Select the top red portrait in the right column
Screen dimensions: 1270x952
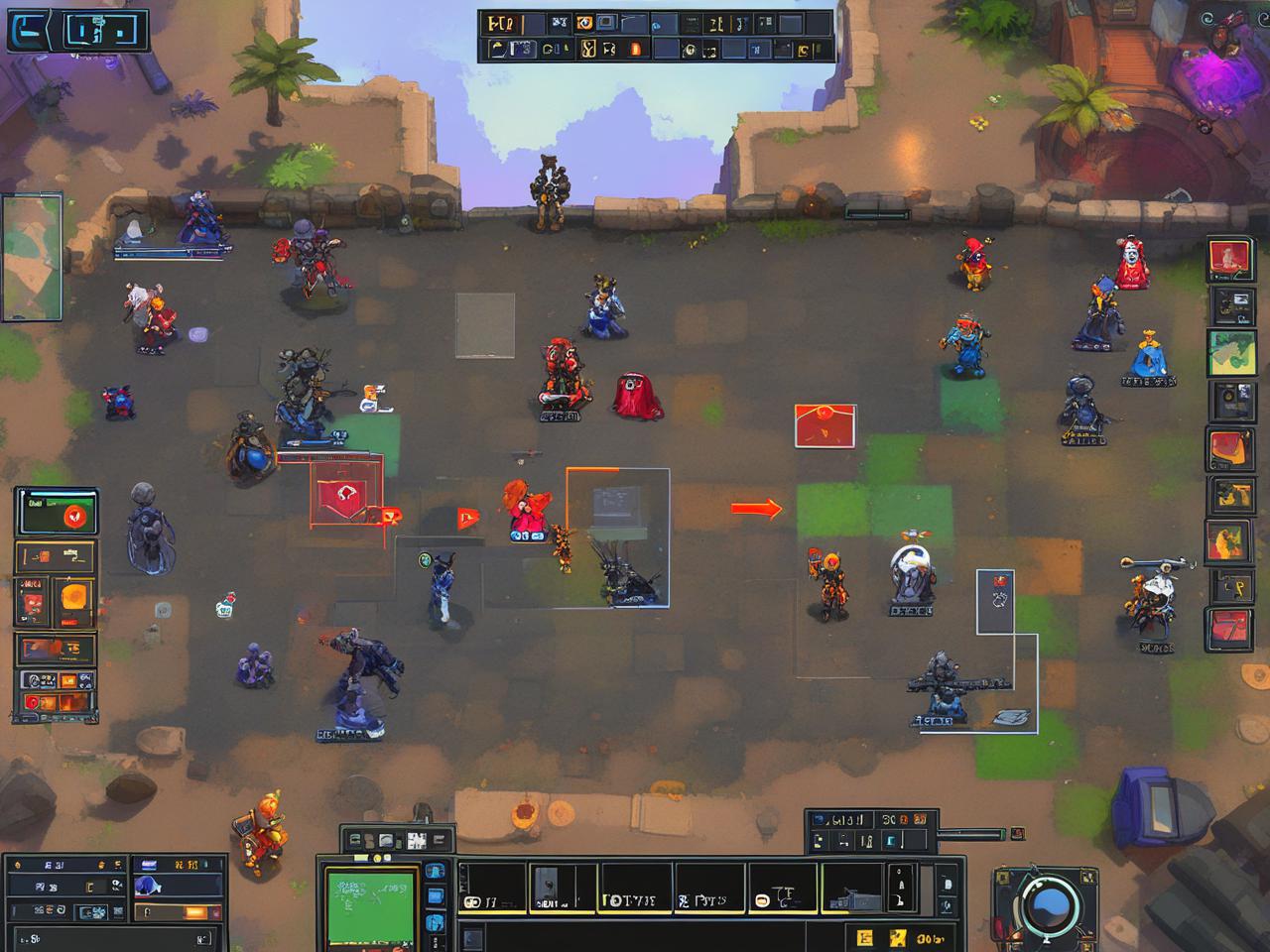pyautogui.click(x=1230, y=260)
